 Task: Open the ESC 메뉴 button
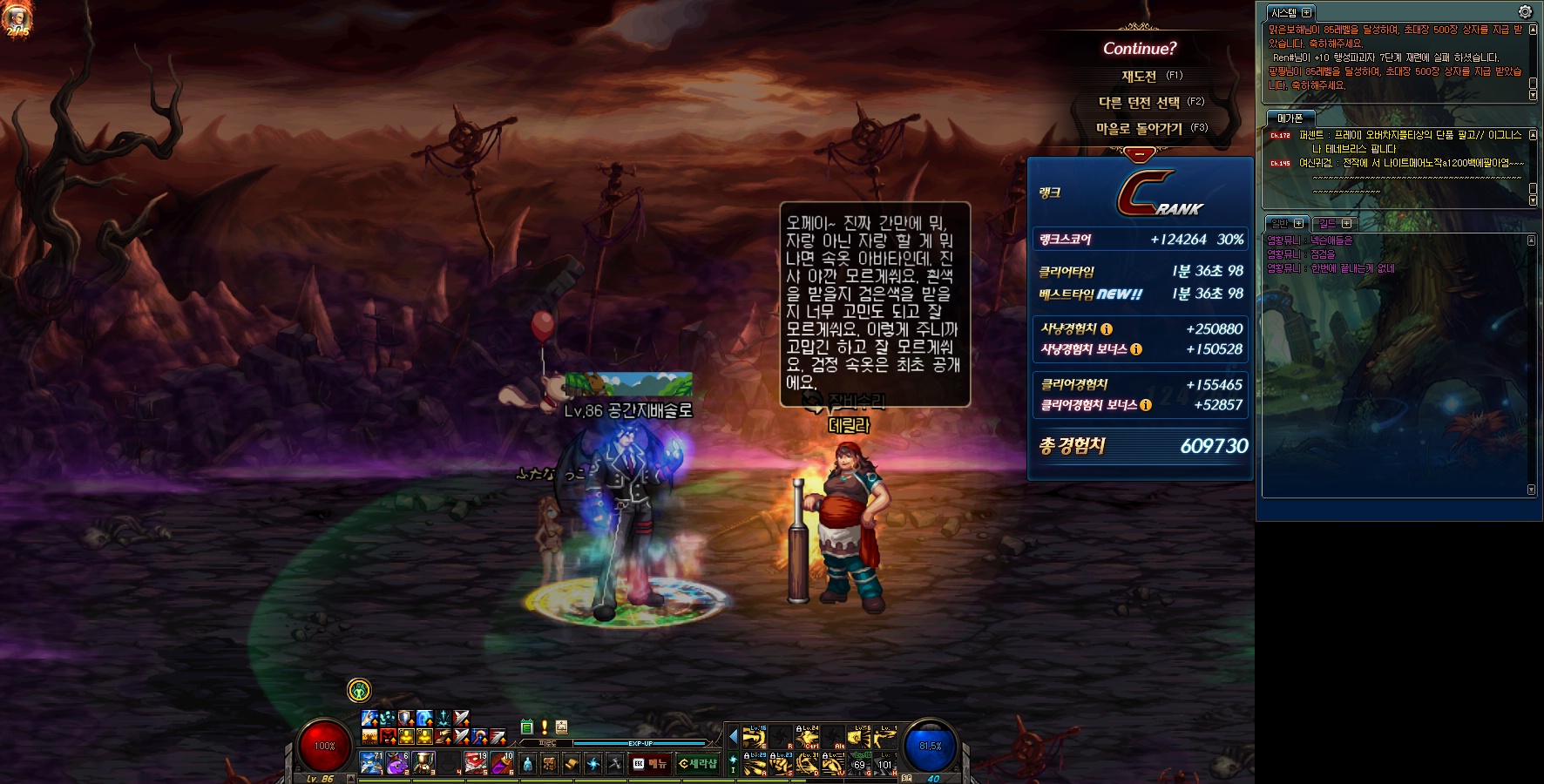[649, 764]
